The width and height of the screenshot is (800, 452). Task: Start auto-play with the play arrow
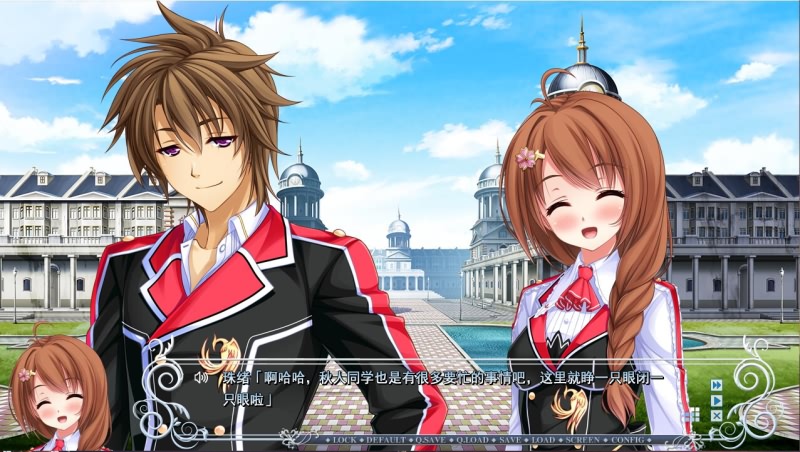coord(716,400)
